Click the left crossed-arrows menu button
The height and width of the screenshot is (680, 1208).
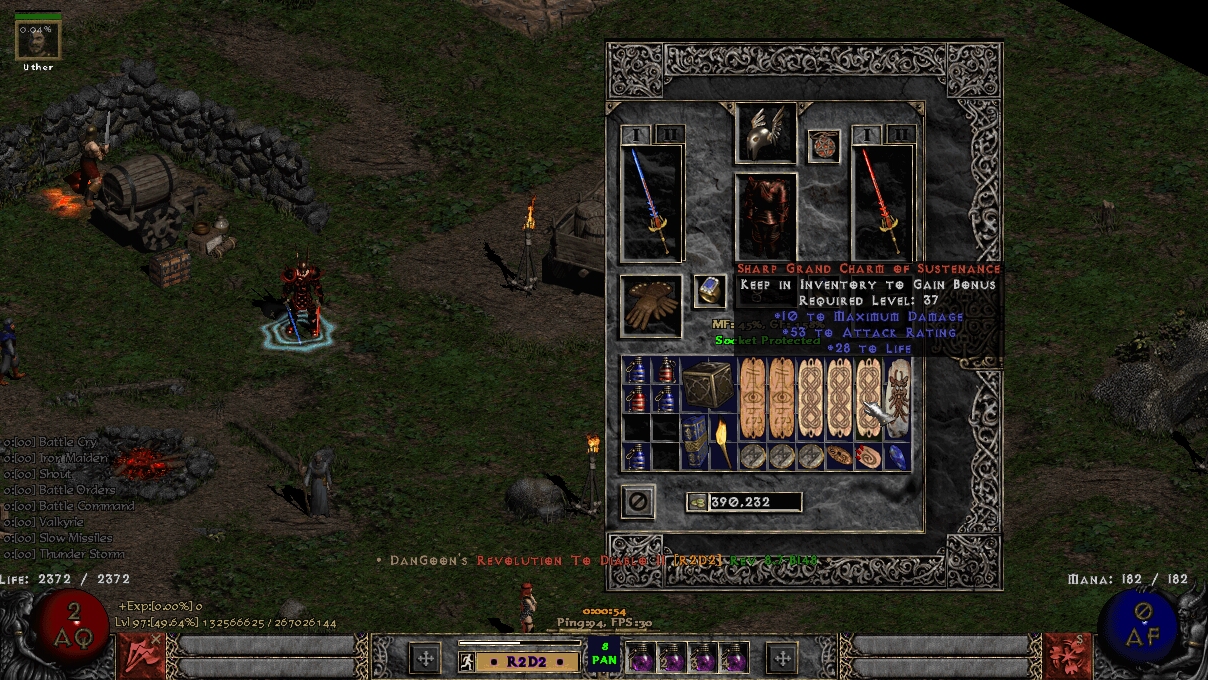click(425, 657)
